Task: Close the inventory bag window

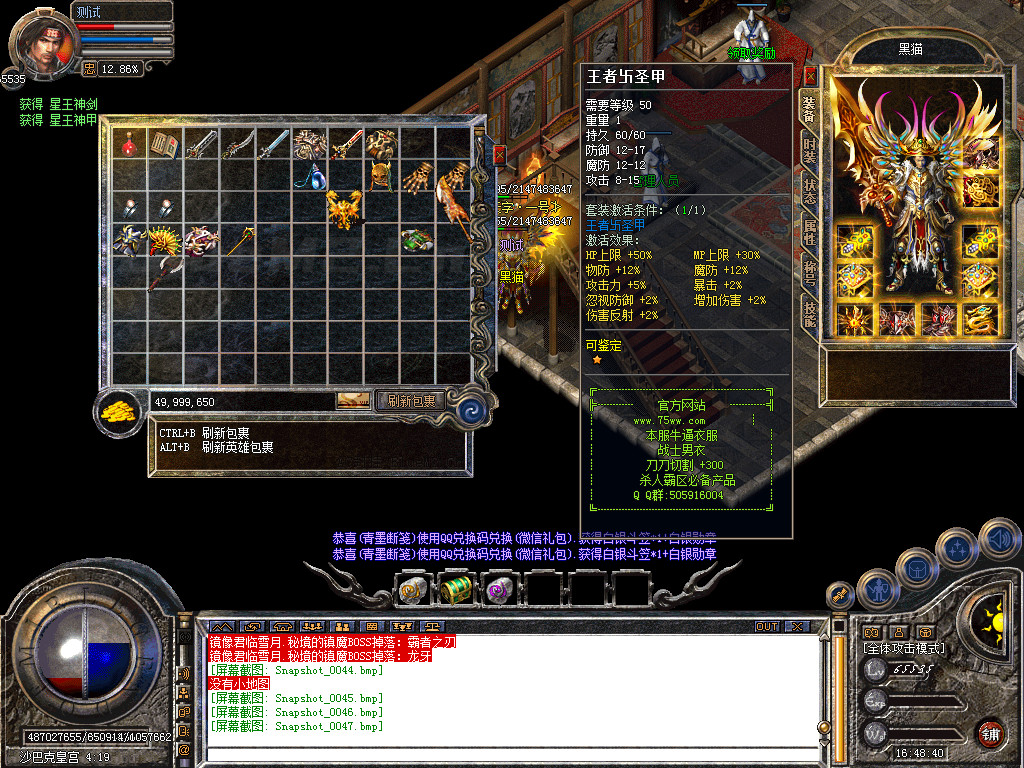Action: tap(499, 155)
